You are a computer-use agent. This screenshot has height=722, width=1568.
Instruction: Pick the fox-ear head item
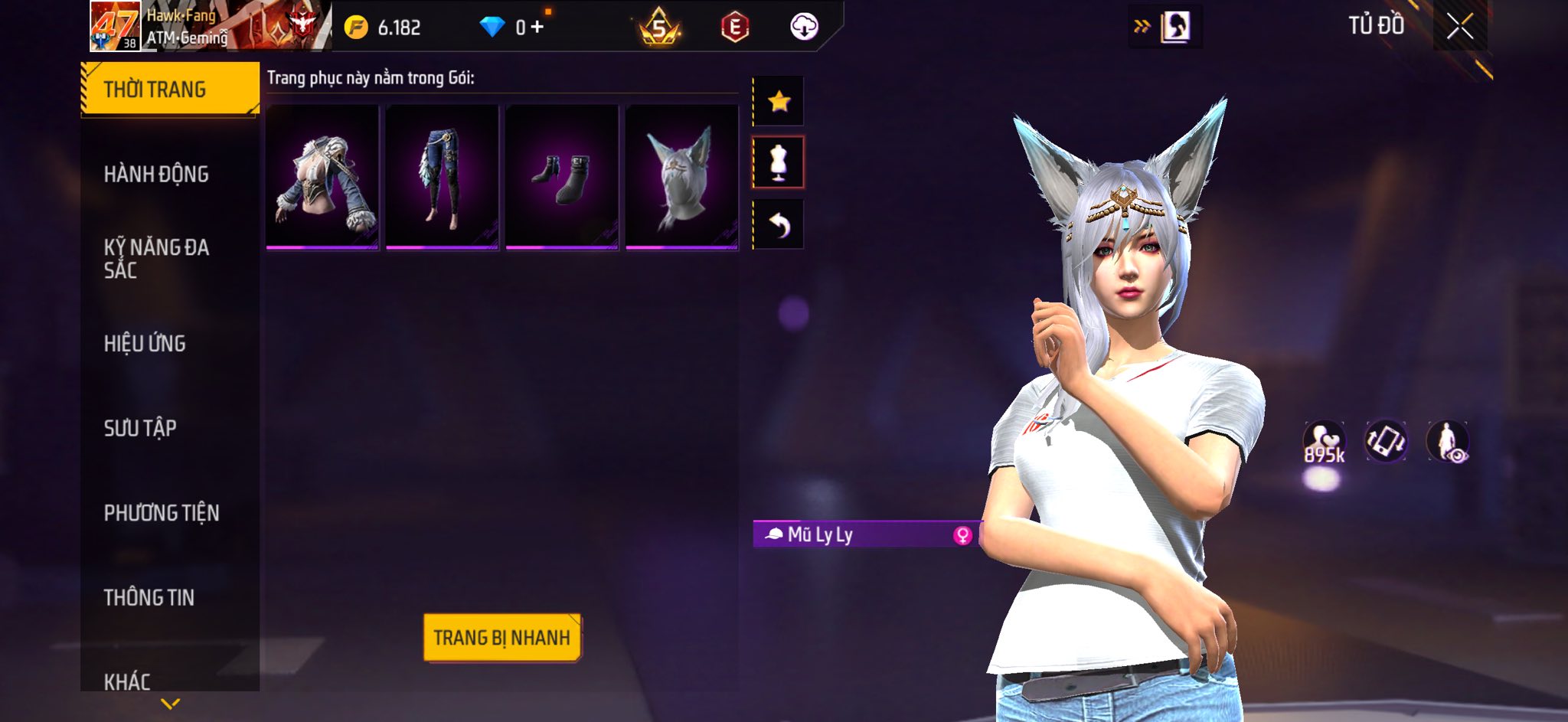681,177
